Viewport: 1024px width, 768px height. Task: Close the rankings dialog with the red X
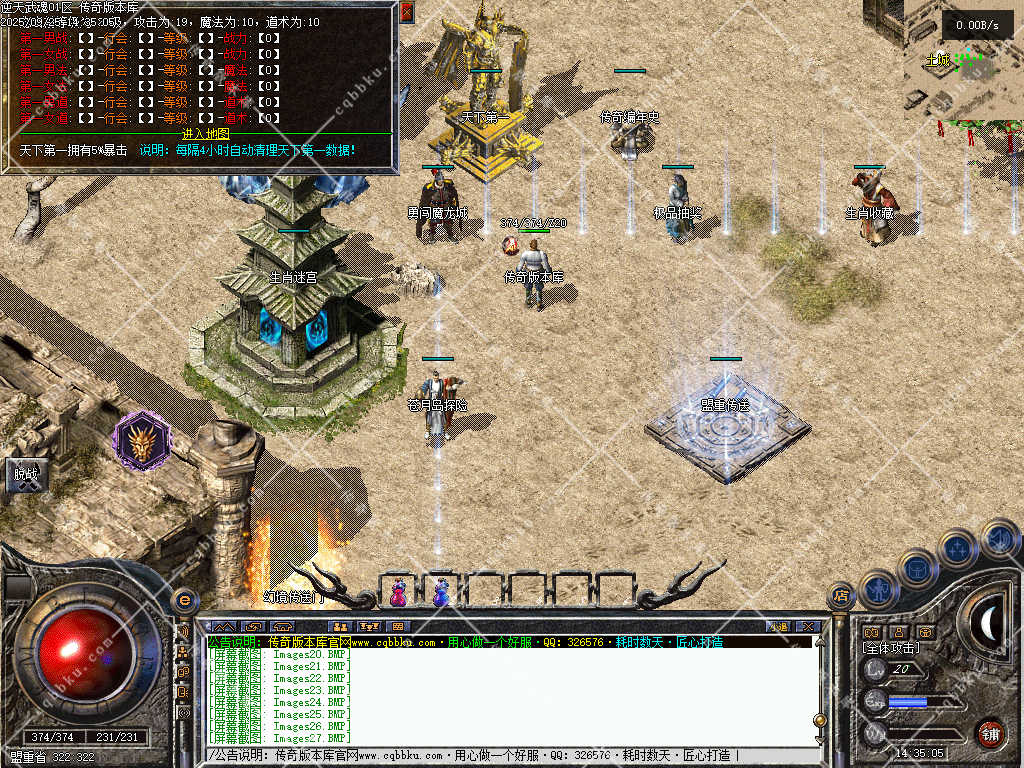point(407,12)
